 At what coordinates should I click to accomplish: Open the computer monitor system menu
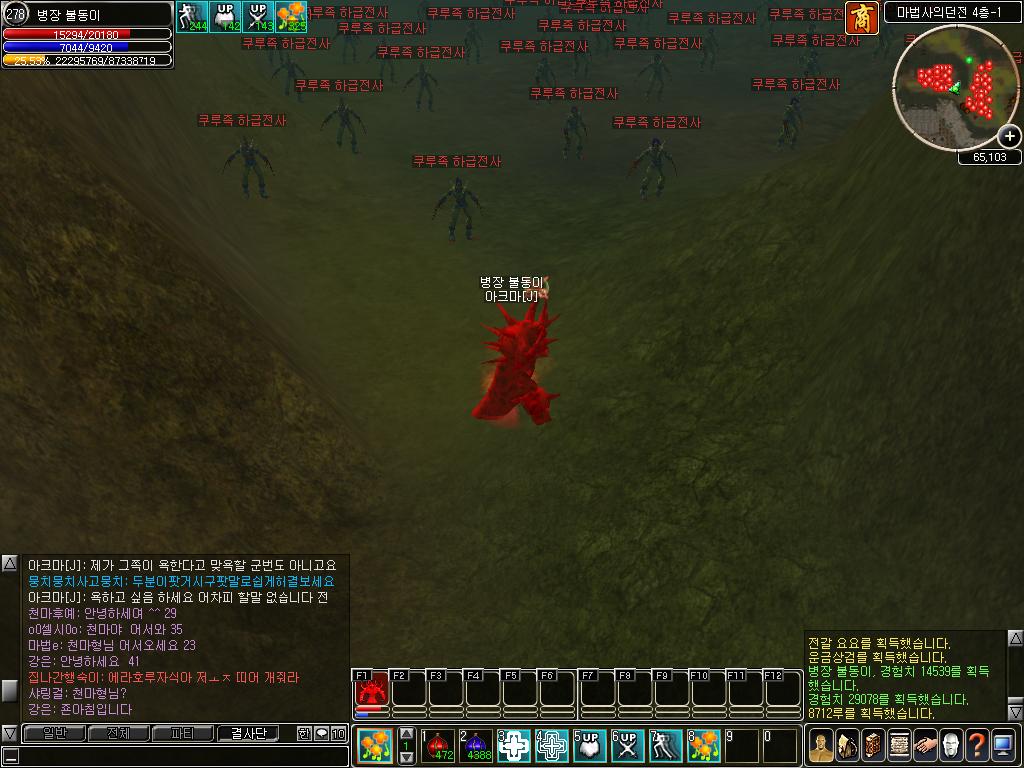[1002, 745]
